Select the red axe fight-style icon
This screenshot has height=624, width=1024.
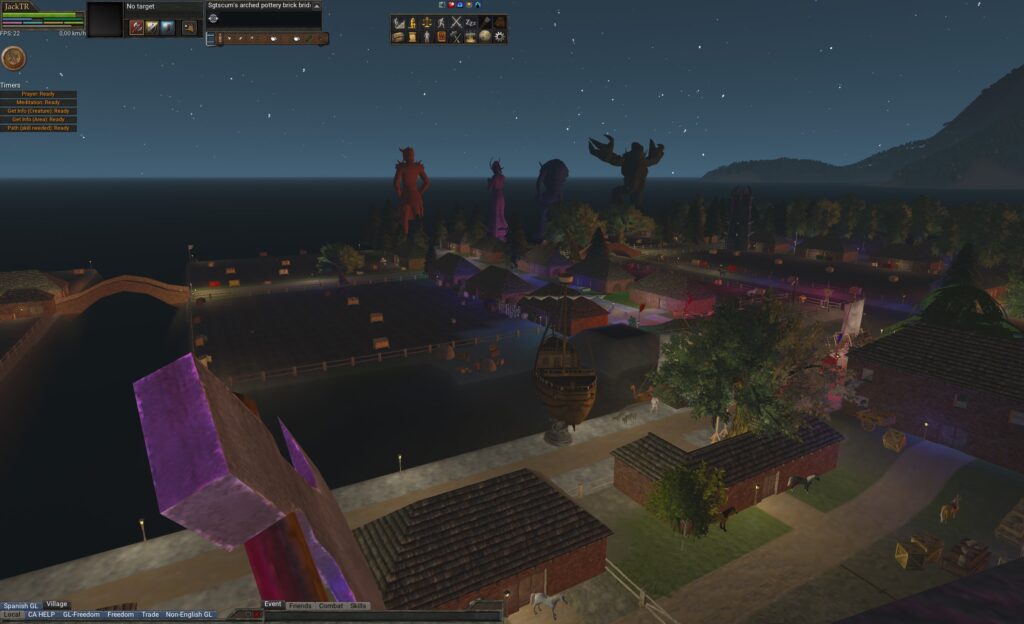(x=136, y=27)
